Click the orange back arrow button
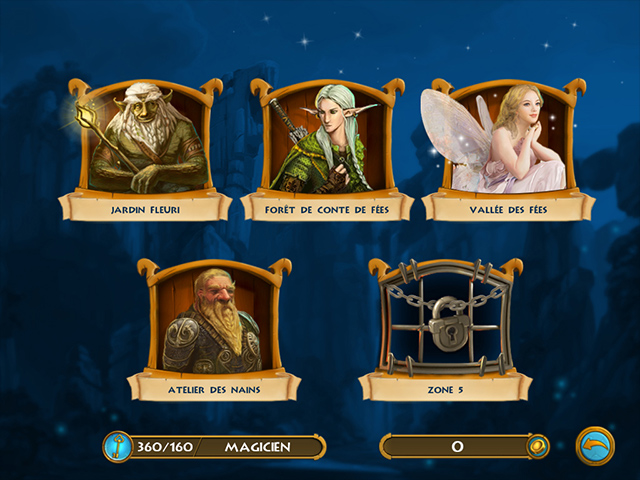 596,446
